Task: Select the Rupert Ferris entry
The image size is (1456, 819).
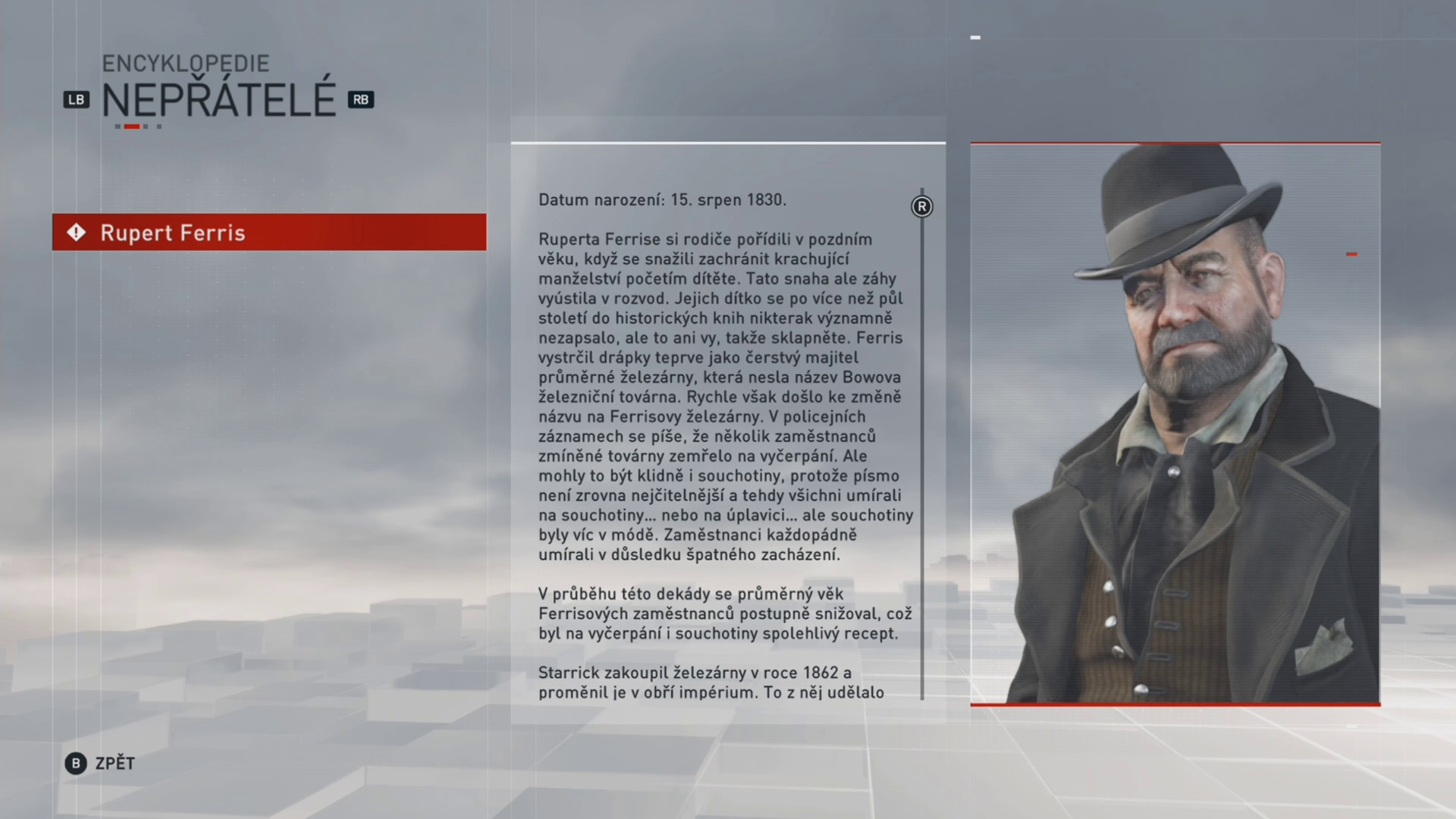Action: pos(268,232)
